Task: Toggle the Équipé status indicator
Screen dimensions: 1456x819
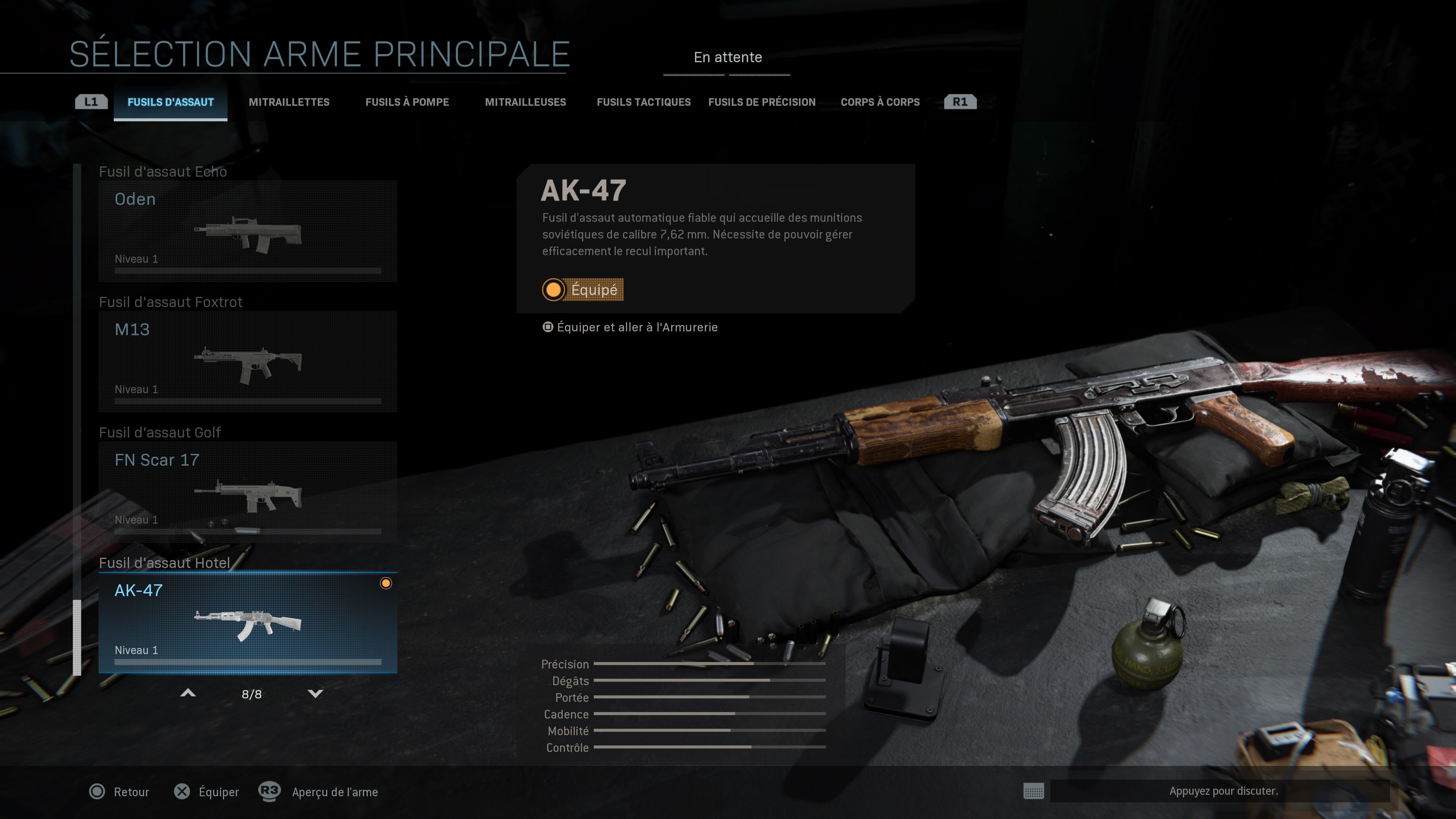Action: click(583, 290)
